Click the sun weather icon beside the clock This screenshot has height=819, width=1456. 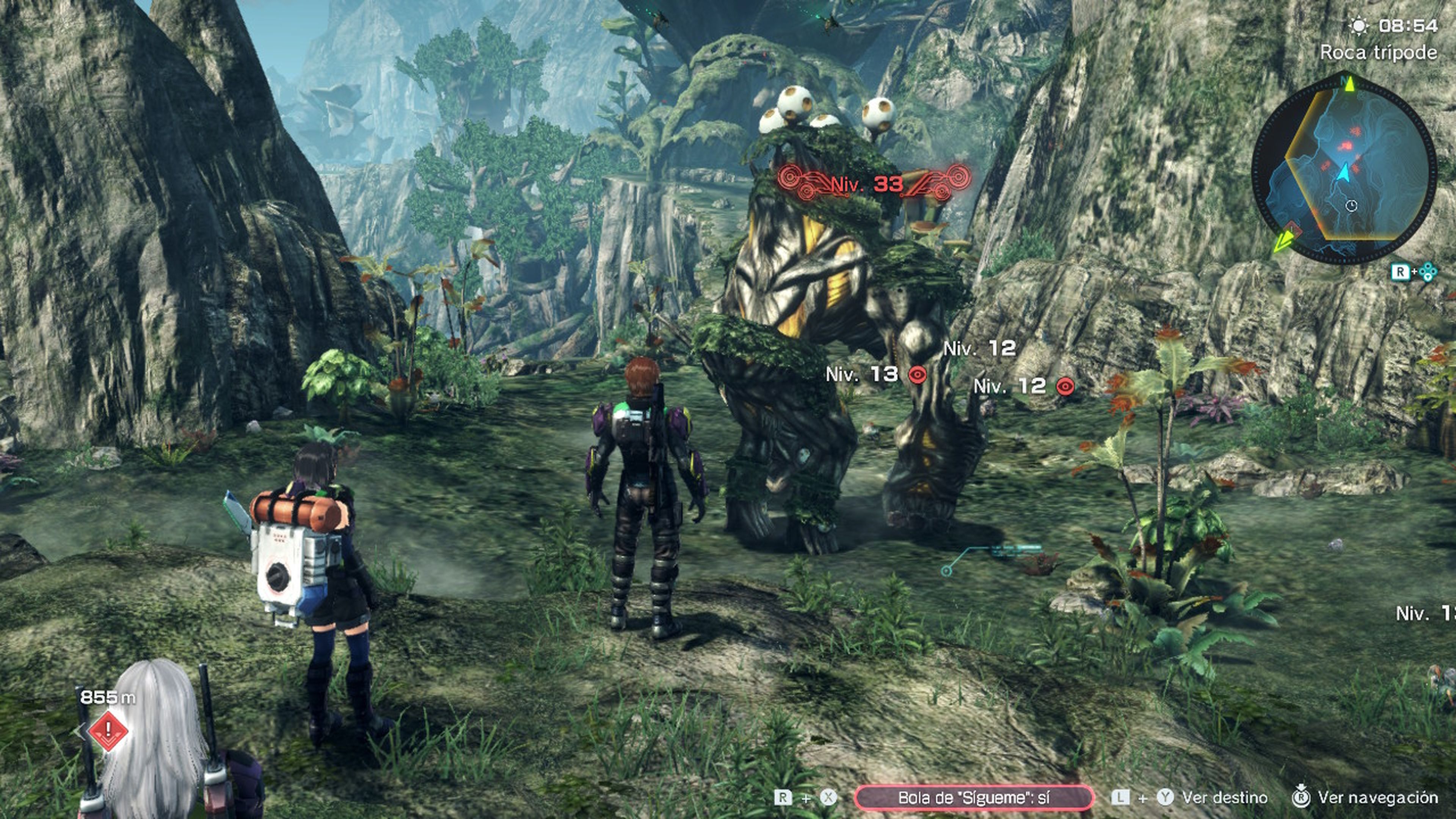pos(1359,25)
